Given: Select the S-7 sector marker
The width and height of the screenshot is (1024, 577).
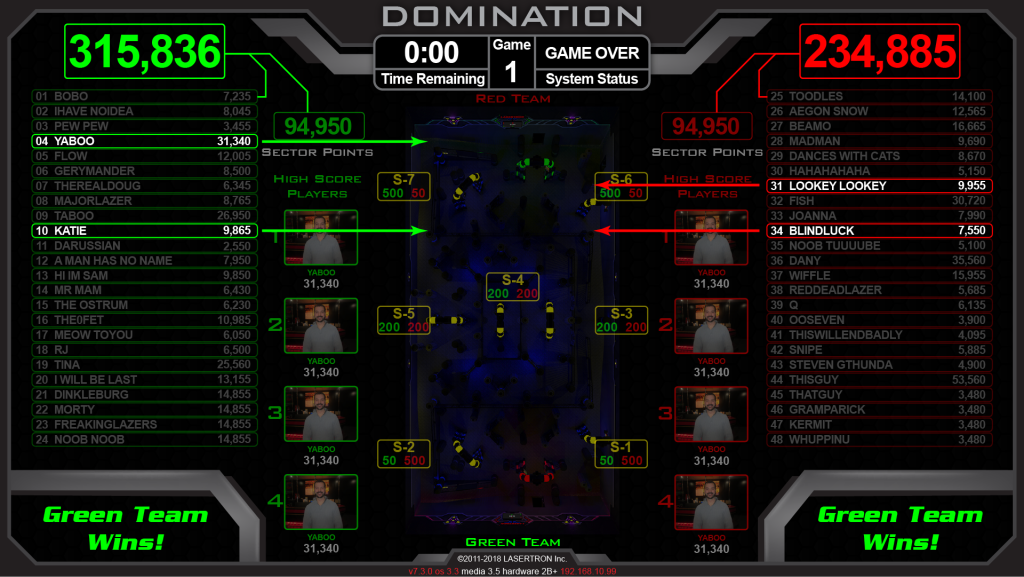Looking at the screenshot, I should point(404,185).
